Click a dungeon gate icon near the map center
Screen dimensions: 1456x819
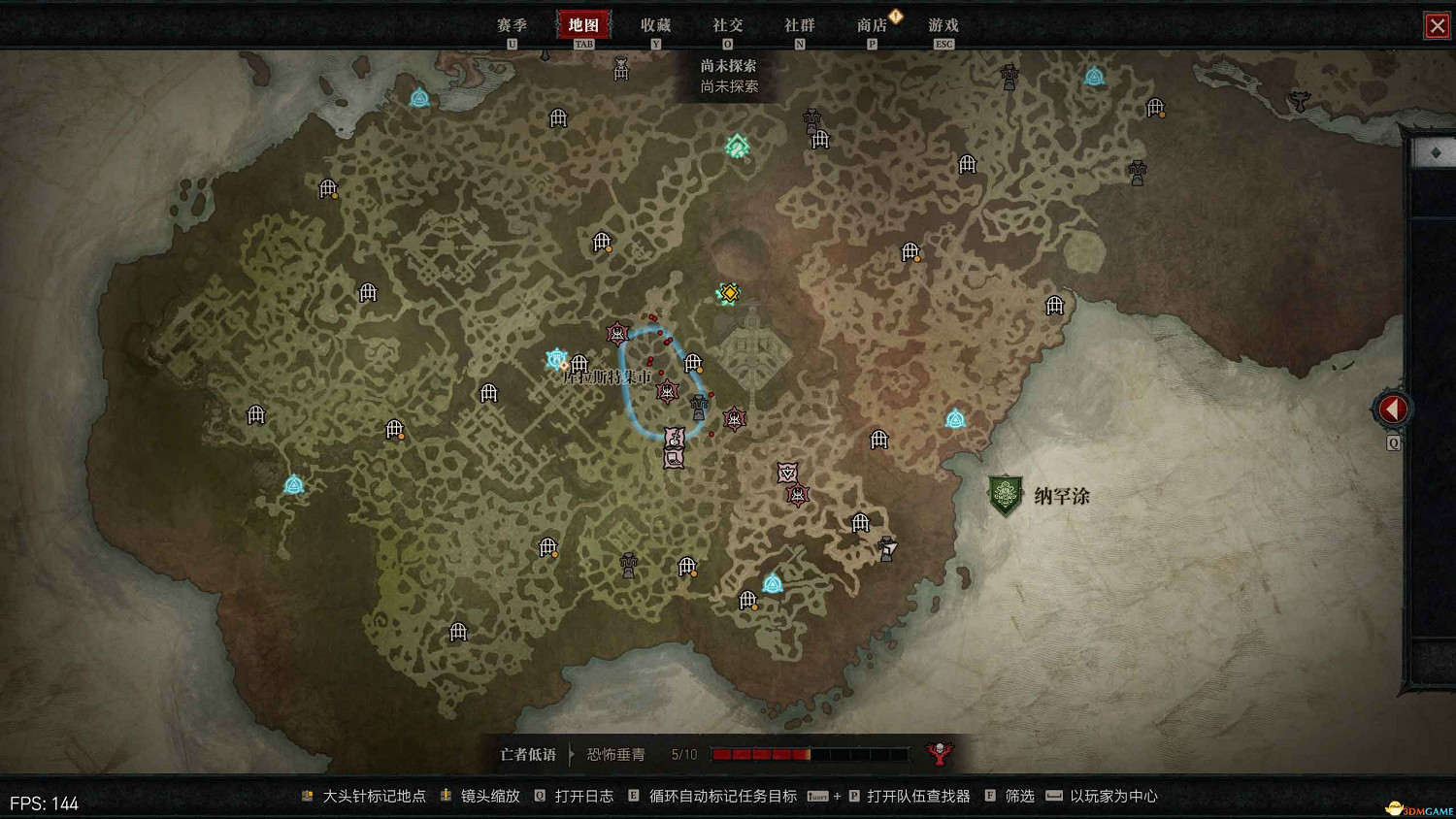(693, 364)
